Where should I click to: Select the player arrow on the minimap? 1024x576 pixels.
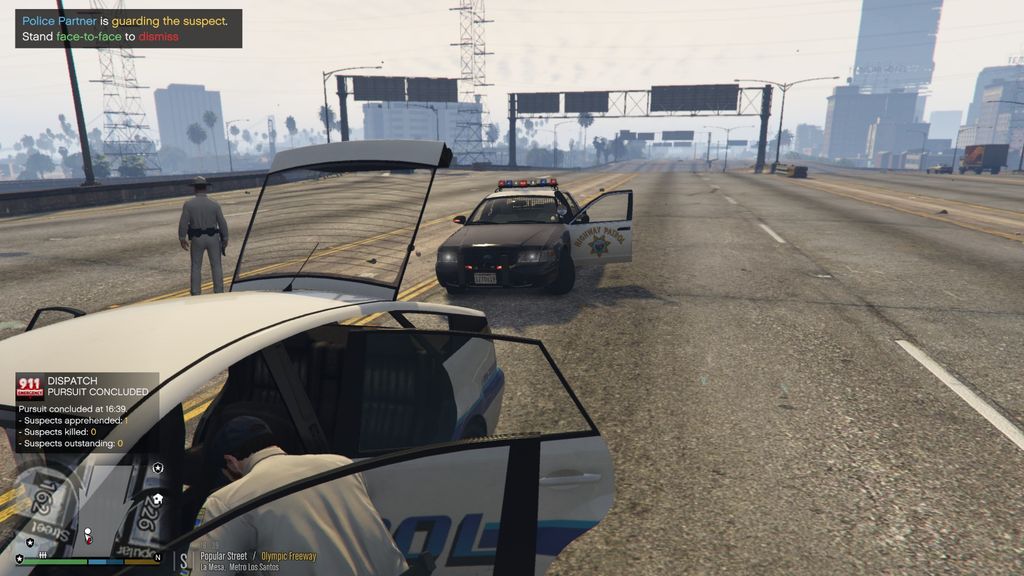pos(88,533)
